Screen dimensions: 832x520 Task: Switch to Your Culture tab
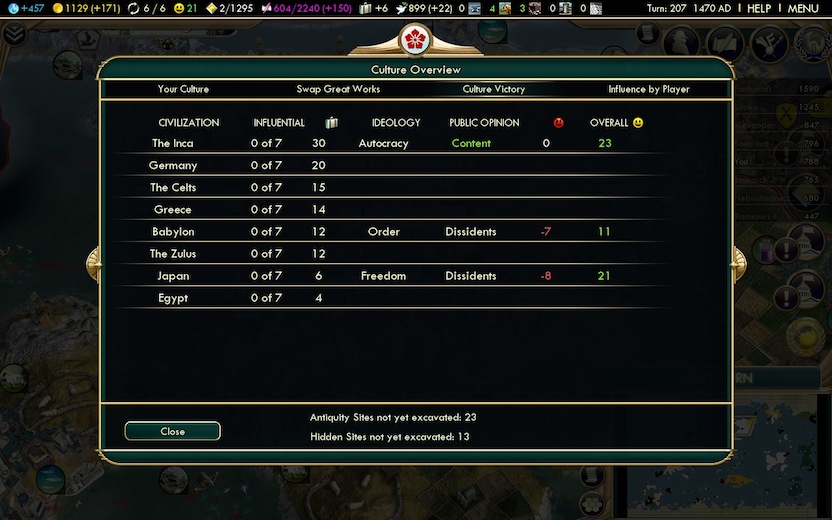point(183,89)
